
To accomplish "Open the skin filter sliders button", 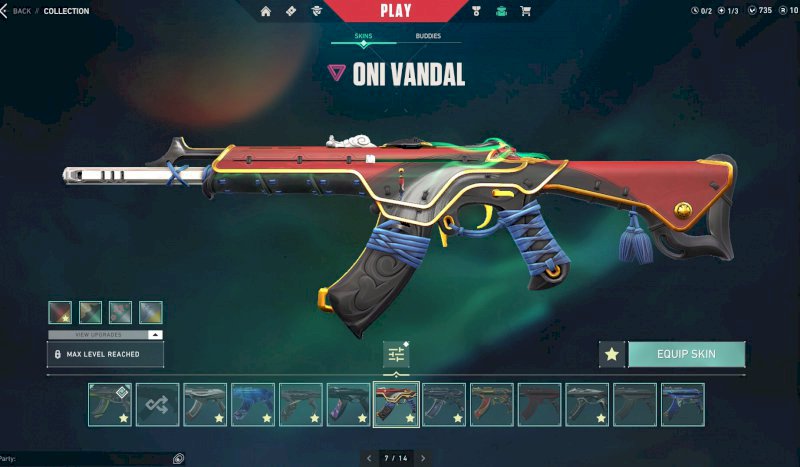I will click(x=397, y=354).
